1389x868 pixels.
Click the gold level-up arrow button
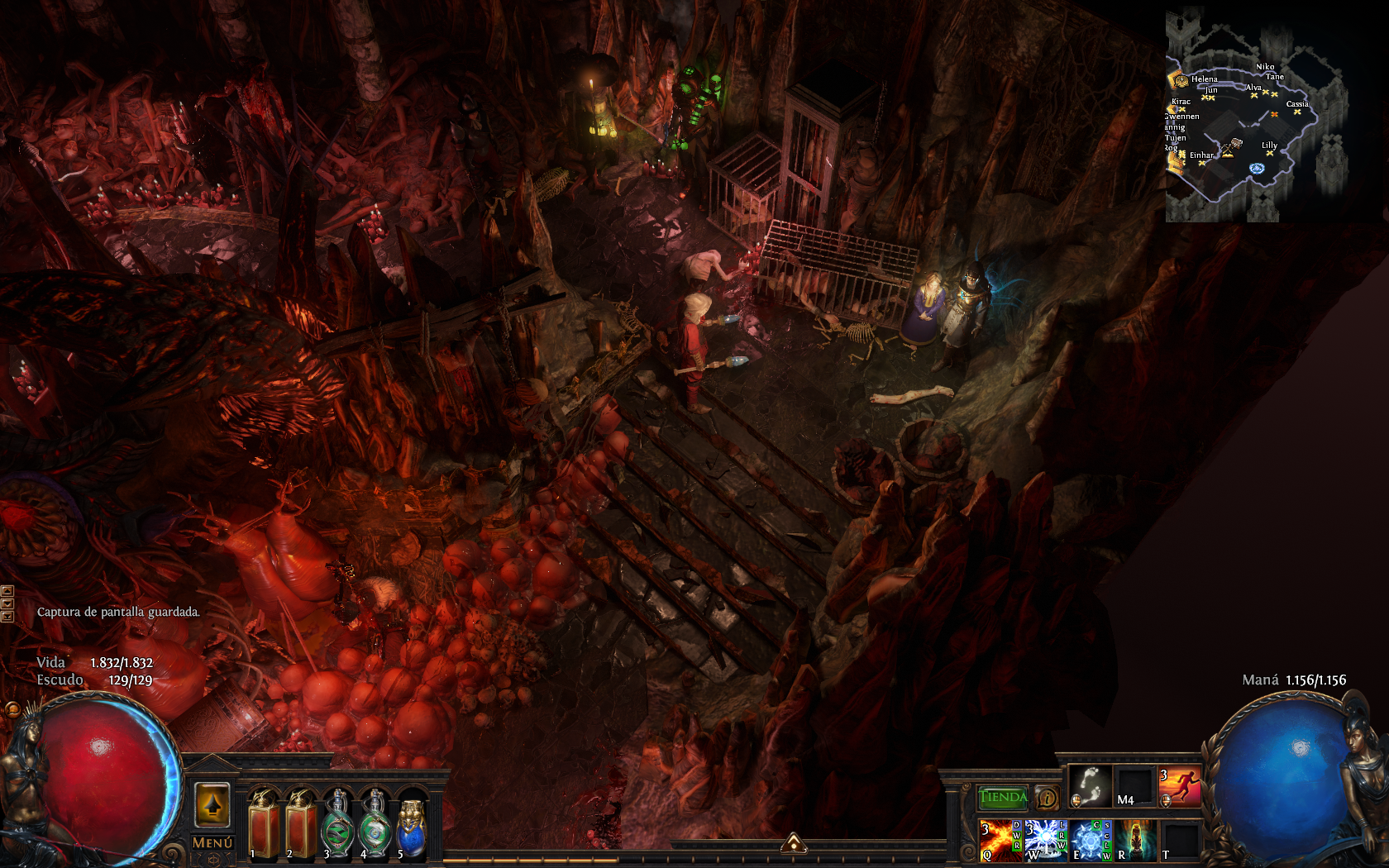tap(212, 804)
